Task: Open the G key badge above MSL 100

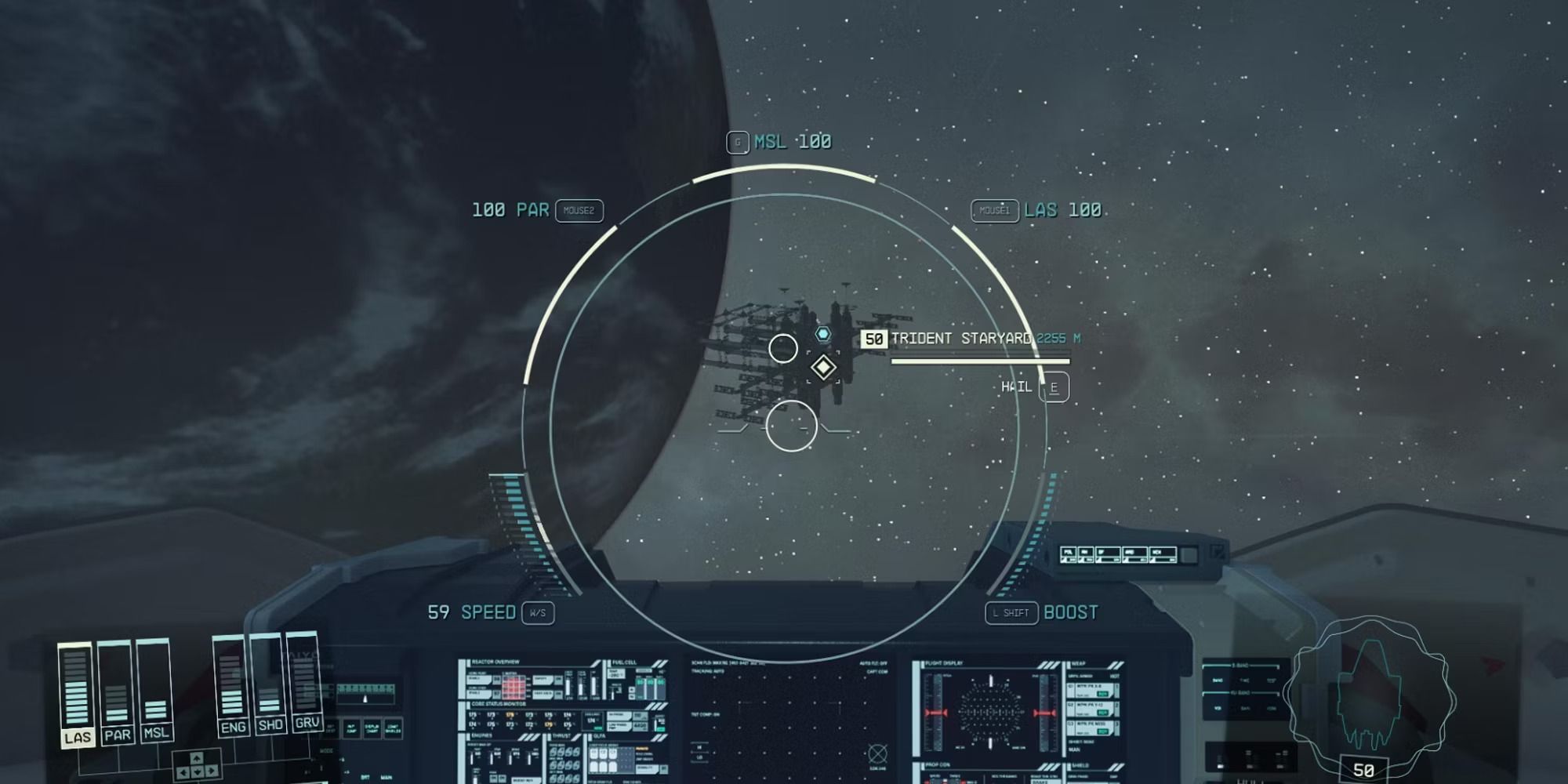Action: pos(737,142)
